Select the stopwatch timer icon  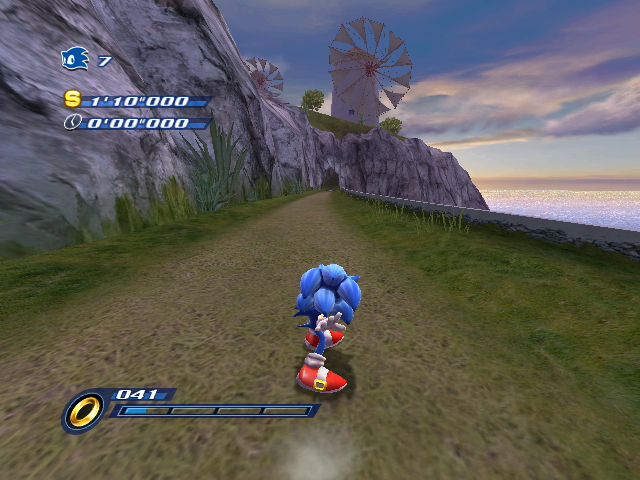tap(72, 122)
